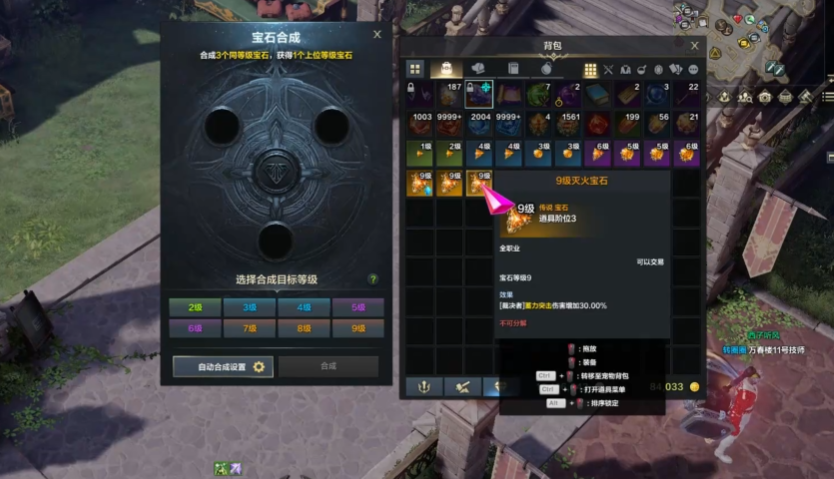
Task: Click the 合成 fuse button
Action: 328,367
